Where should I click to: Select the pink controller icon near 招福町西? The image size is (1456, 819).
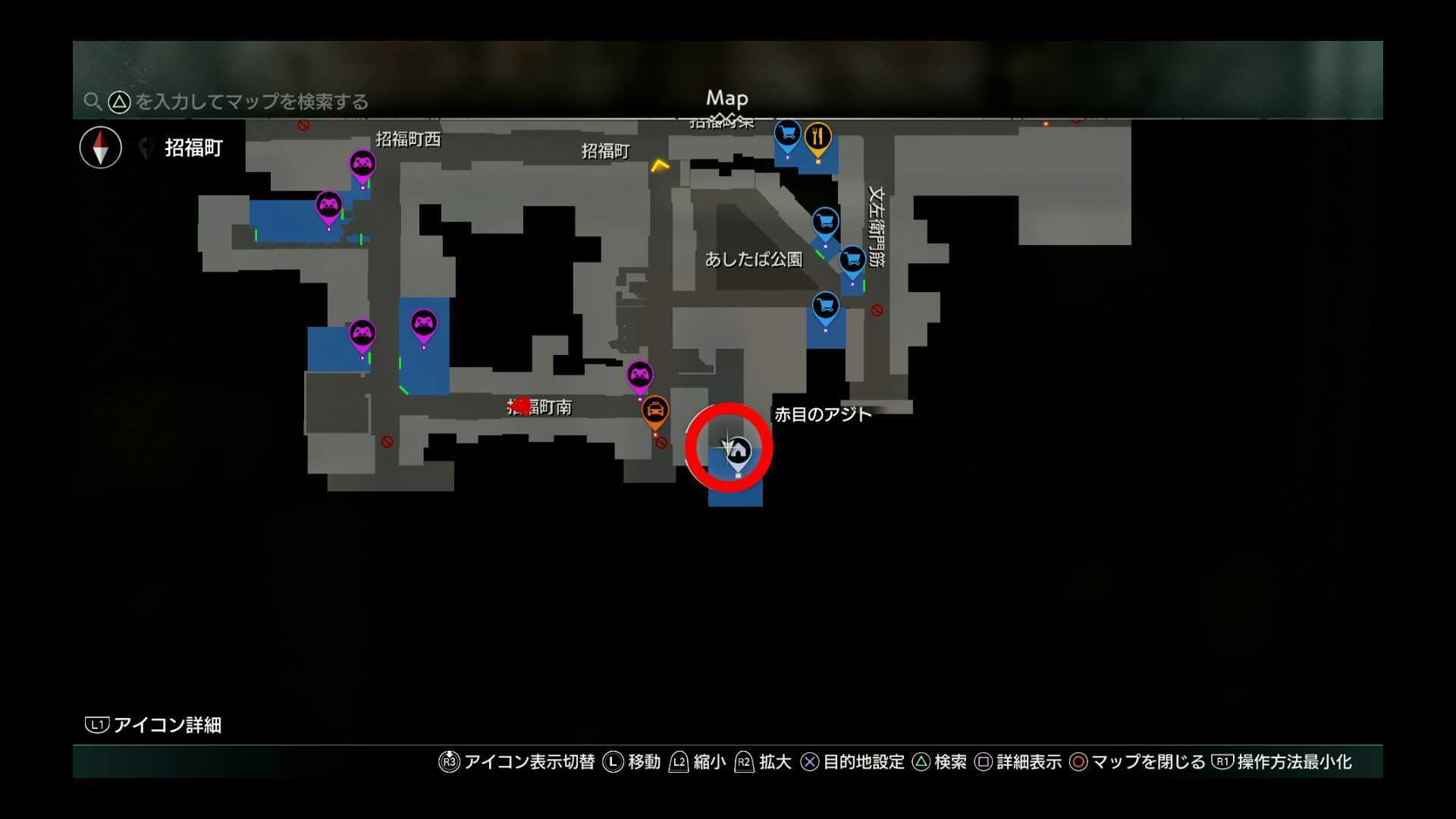[362, 163]
